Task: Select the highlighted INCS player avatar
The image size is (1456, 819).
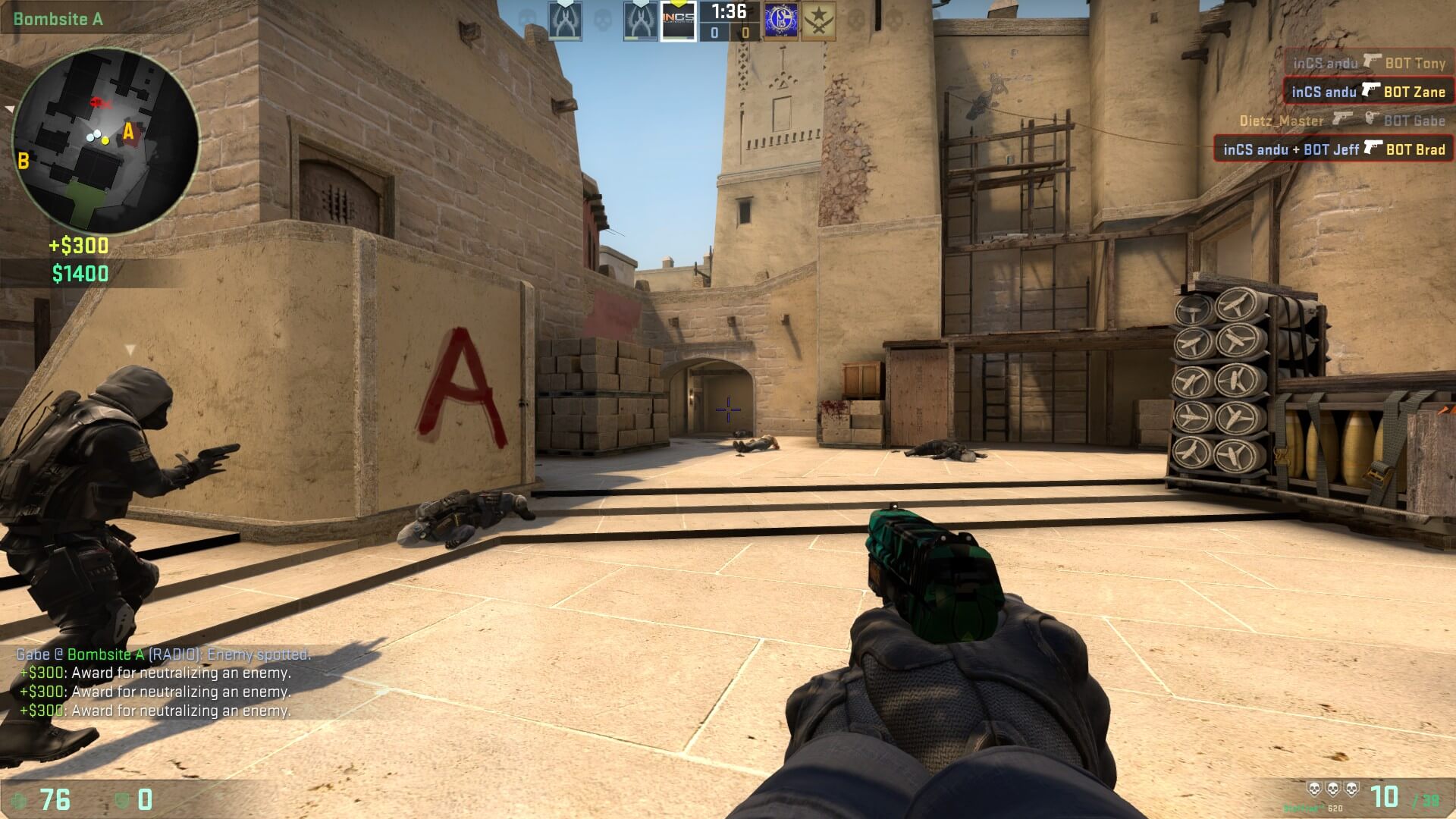Action: 678,22
